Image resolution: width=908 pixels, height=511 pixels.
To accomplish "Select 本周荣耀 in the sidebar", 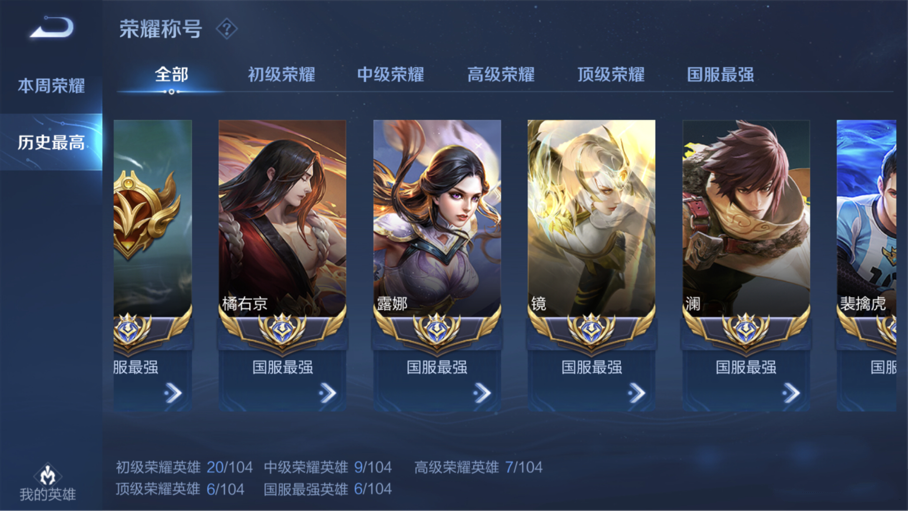I will 51,86.
